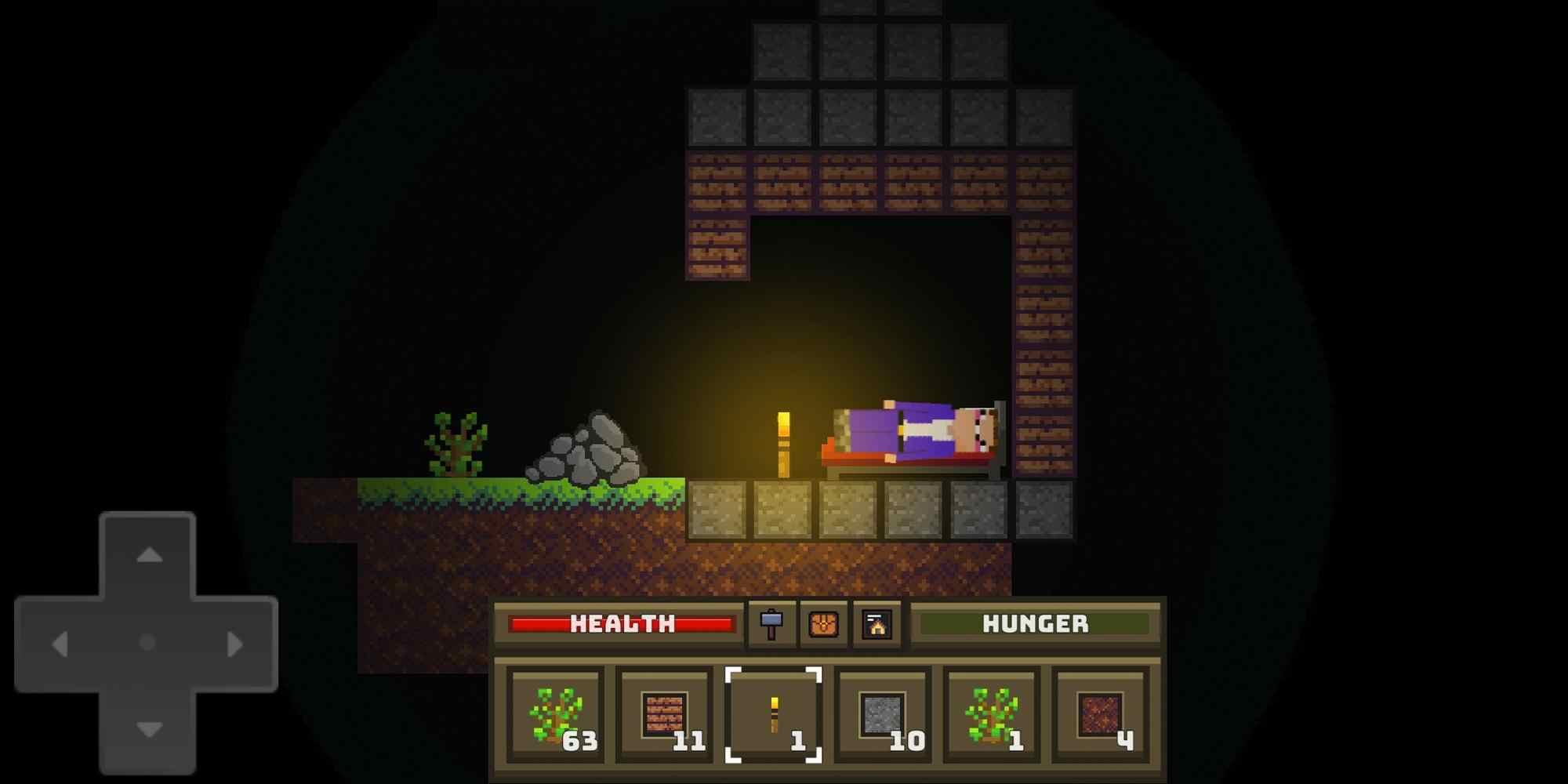Open the treasure chest inventory
Screen dimensions: 1568x784
tap(823, 624)
